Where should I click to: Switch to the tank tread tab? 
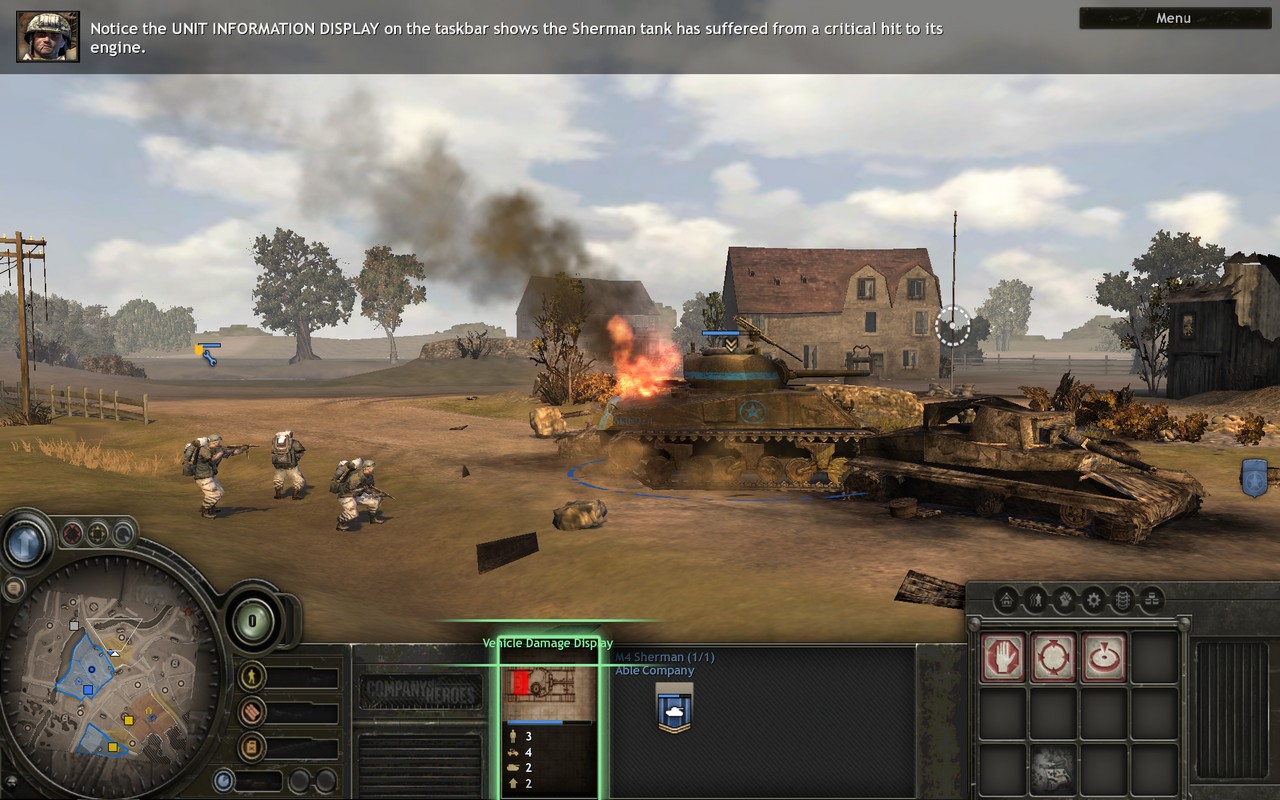pos(1123,600)
